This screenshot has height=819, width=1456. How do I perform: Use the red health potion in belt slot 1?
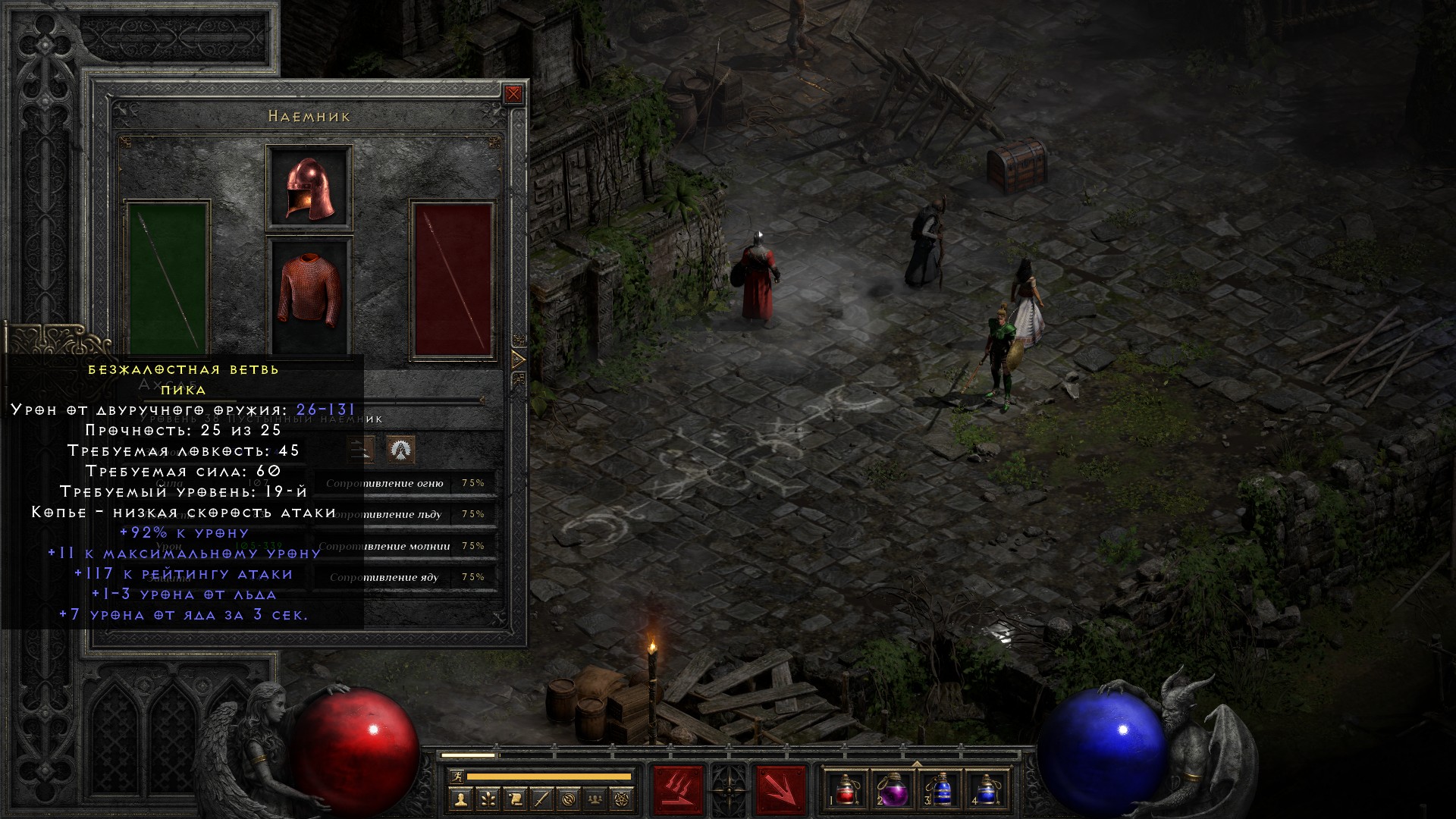point(846,789)
